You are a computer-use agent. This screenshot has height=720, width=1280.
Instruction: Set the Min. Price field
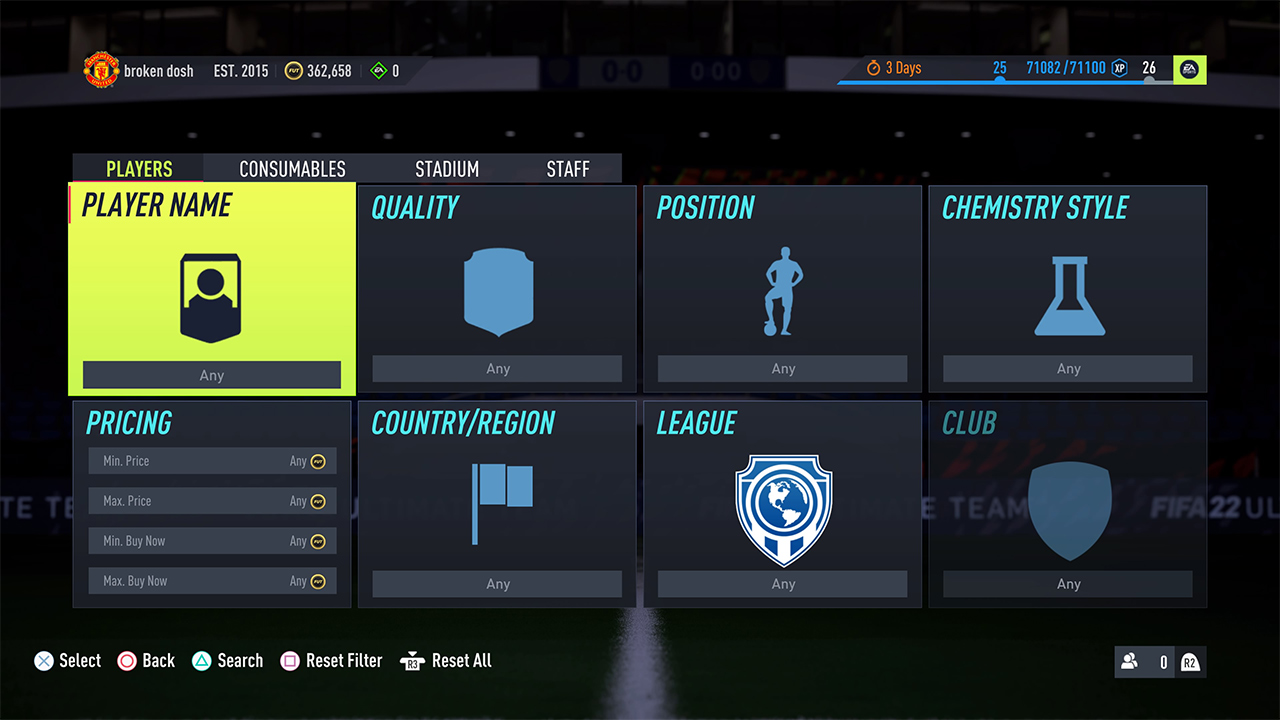pos(212,461)
